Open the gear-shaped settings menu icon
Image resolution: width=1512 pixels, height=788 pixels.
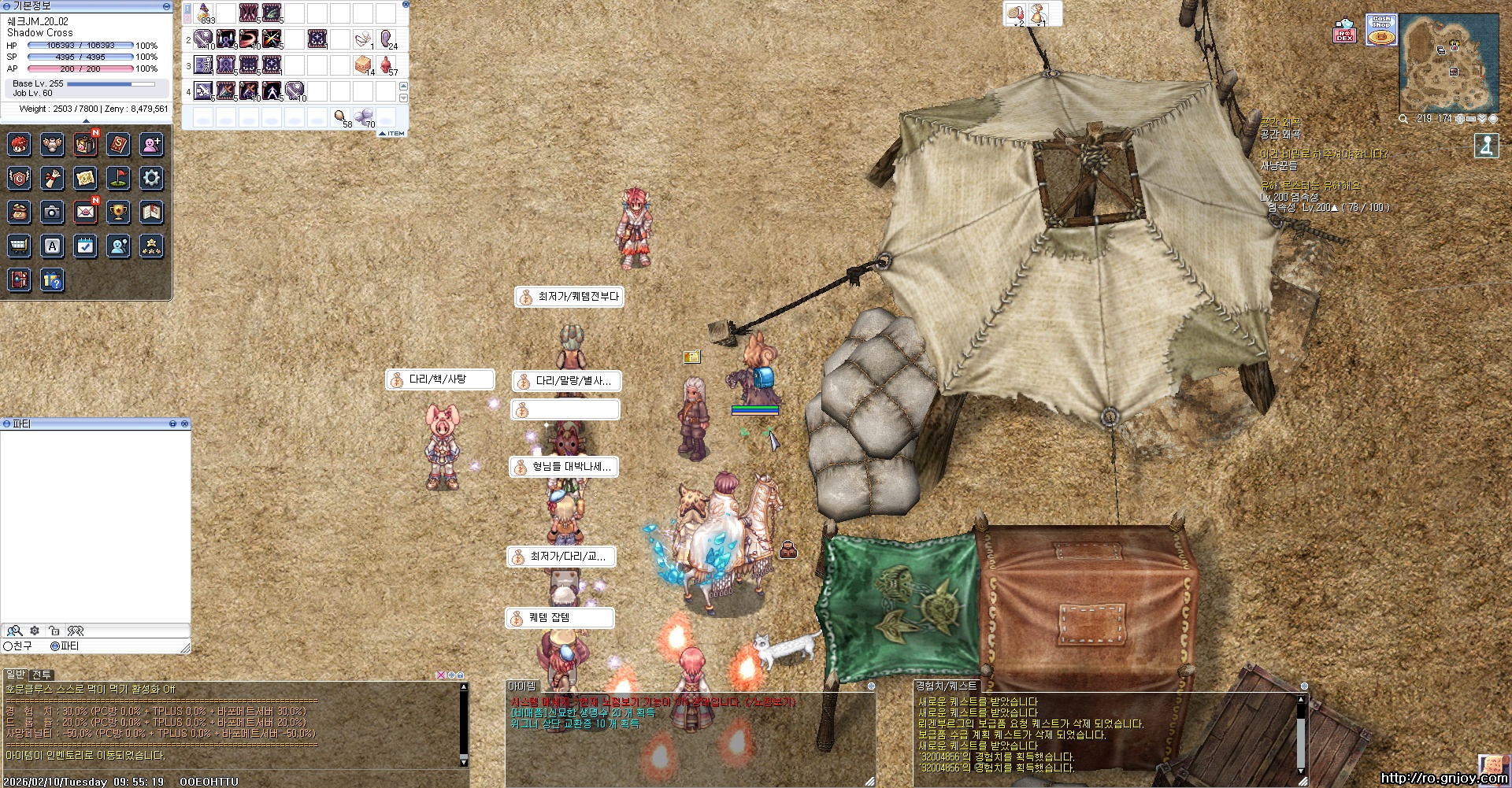pyautogui.click(x=151, y=178)
